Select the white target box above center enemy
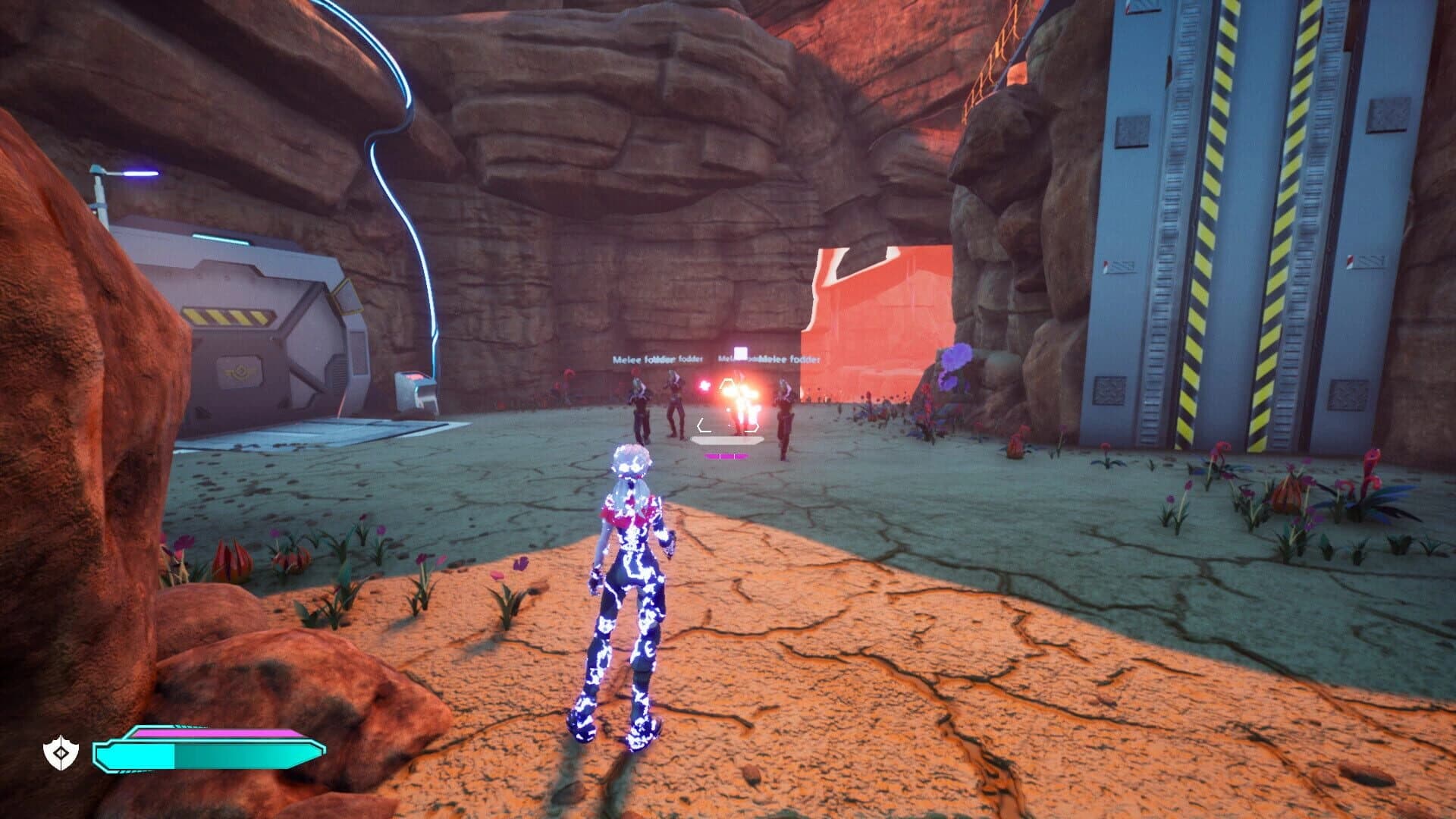This screenshot has width=1456, height=819. pos(740,353)
